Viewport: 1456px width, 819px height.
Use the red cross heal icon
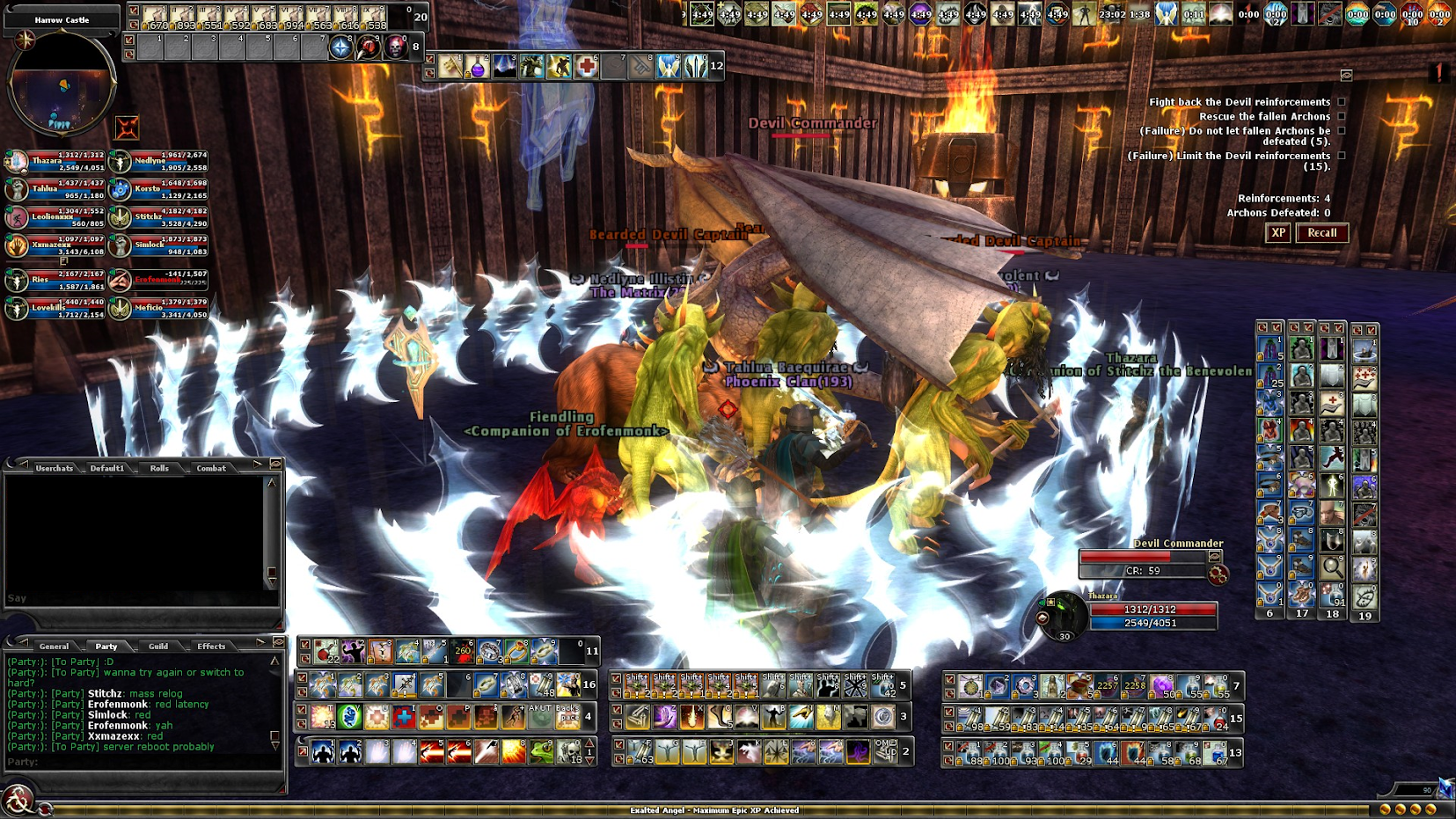(586, 67)
